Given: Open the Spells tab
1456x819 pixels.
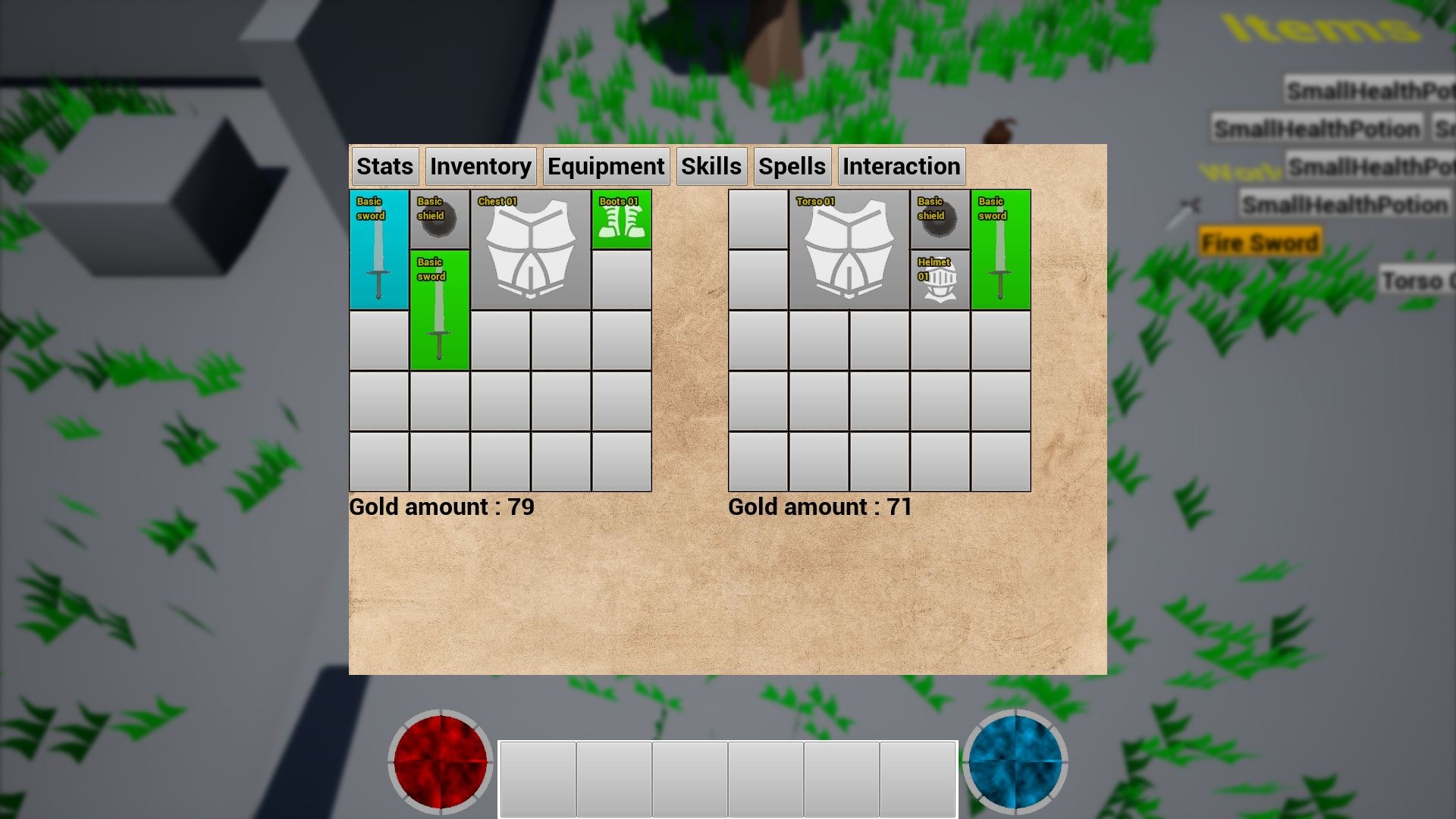Looking at the screenshot, I should coord(792,166).
